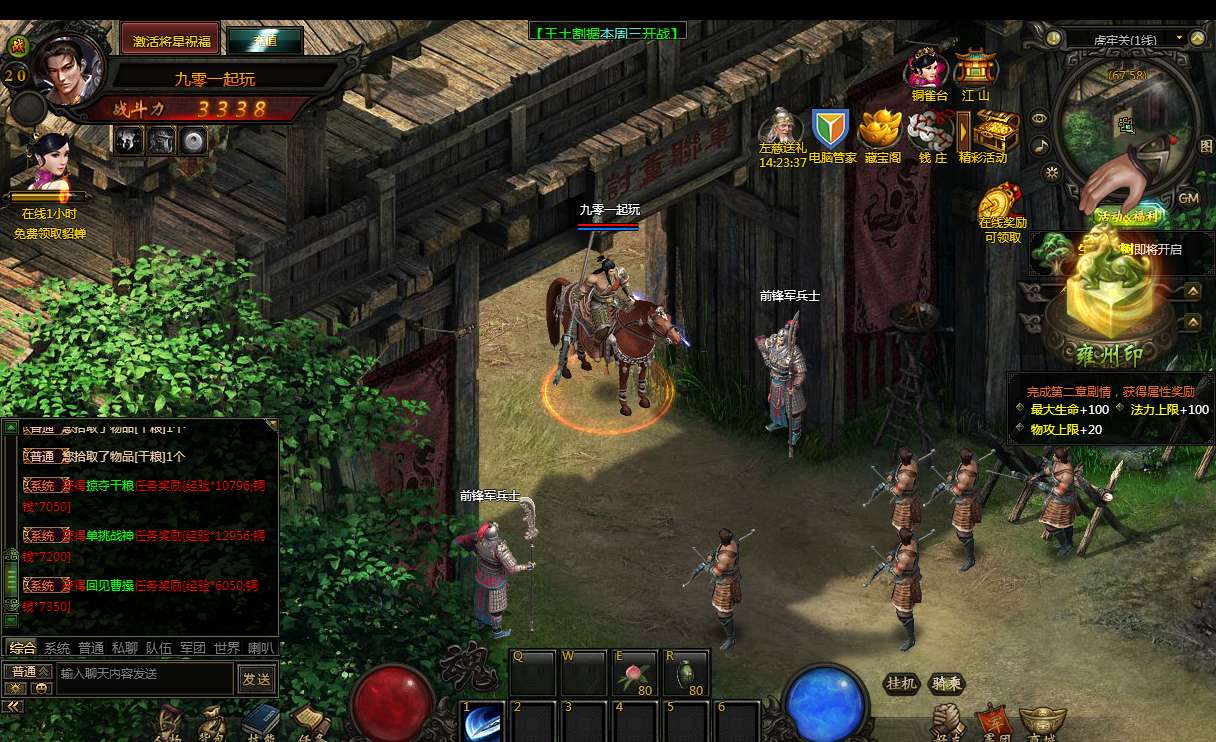
Task: Open the 铜雀台 icon
Action: pyautogui.click(x=928, y=70)
